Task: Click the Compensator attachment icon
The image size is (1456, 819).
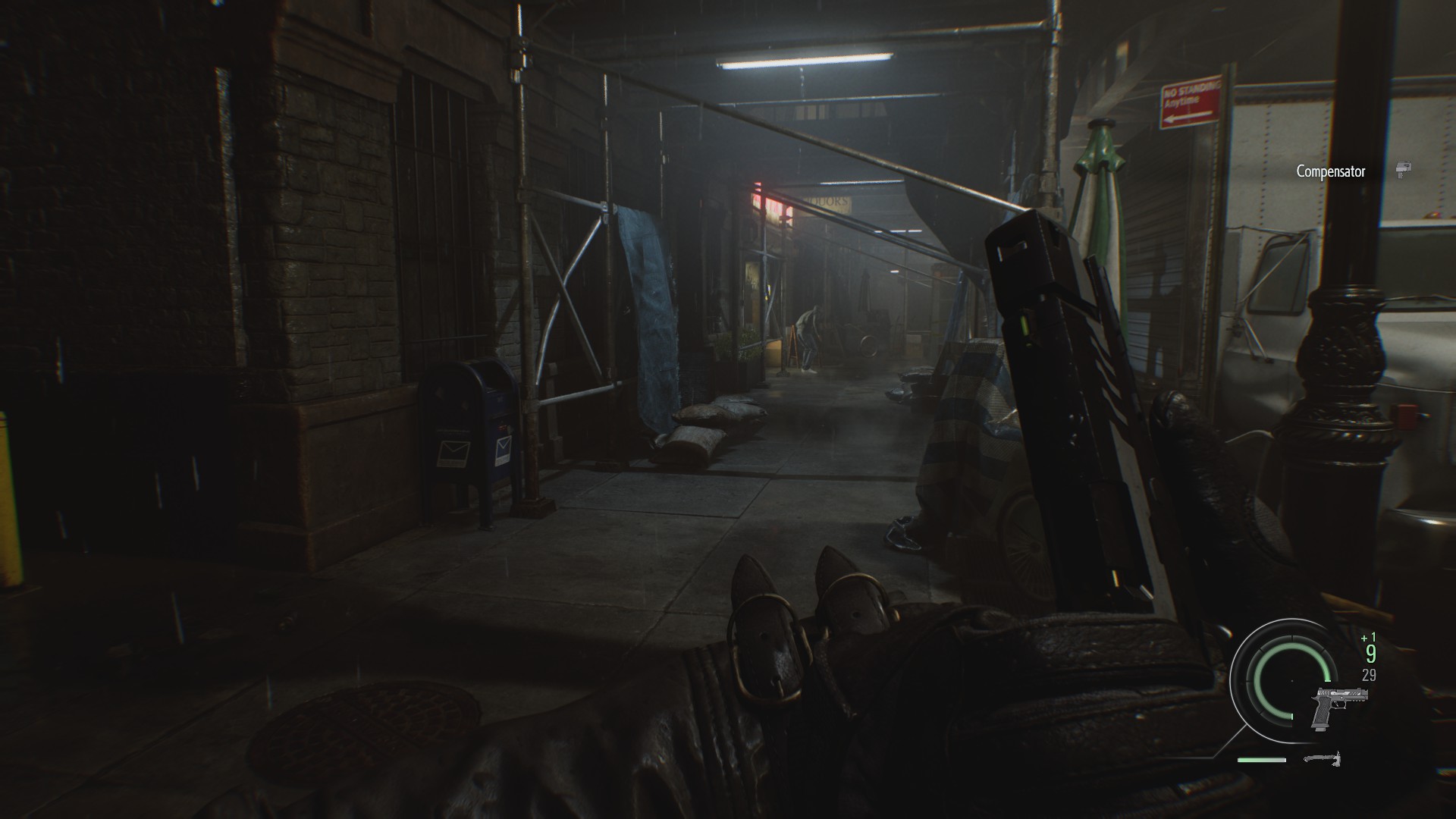Action: click(1404, 171)
